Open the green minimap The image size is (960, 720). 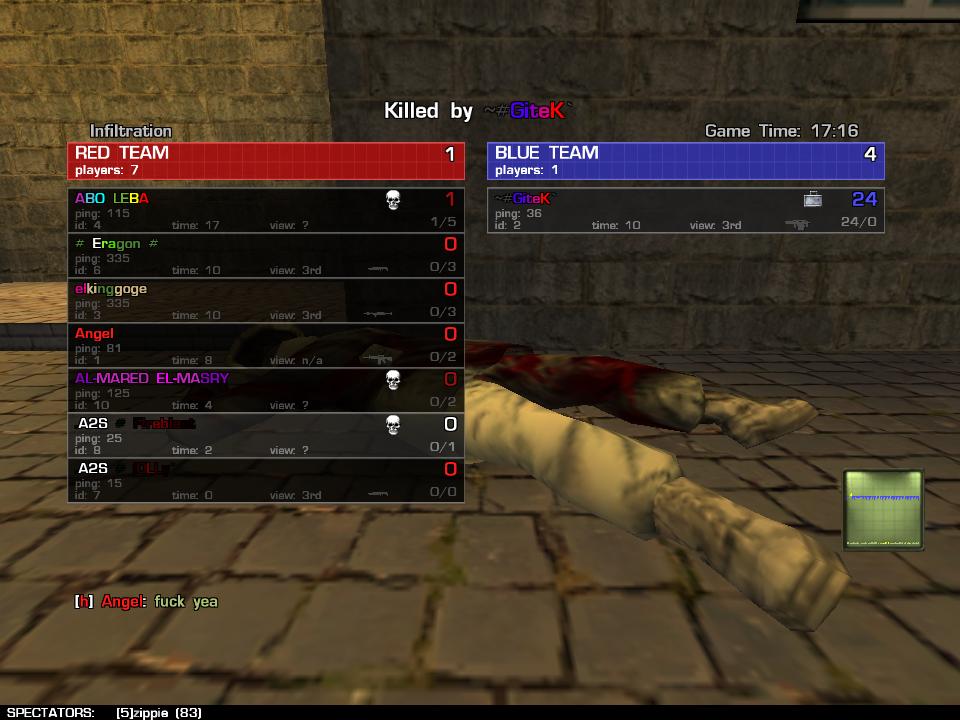tap(883, 510)
